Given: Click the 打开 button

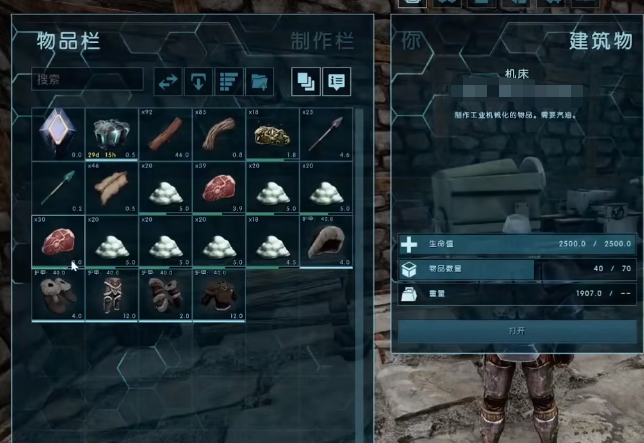Looking at the screenshot, I should (516, 331).
